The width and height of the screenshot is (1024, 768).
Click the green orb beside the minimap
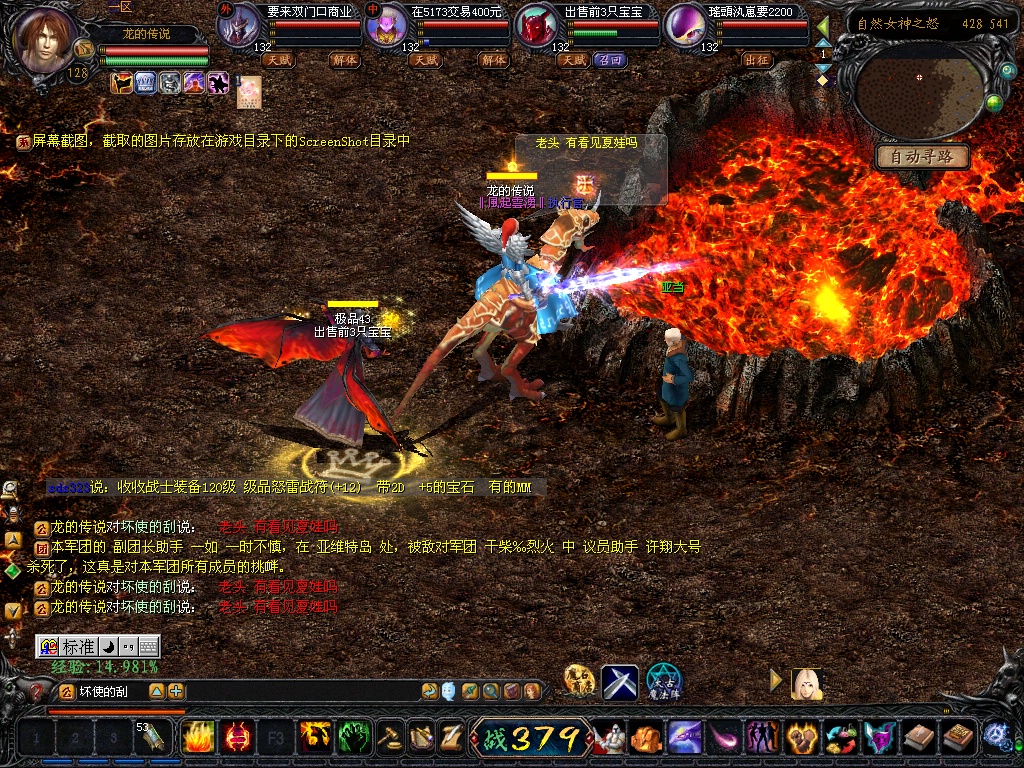(x=994, y=102)
